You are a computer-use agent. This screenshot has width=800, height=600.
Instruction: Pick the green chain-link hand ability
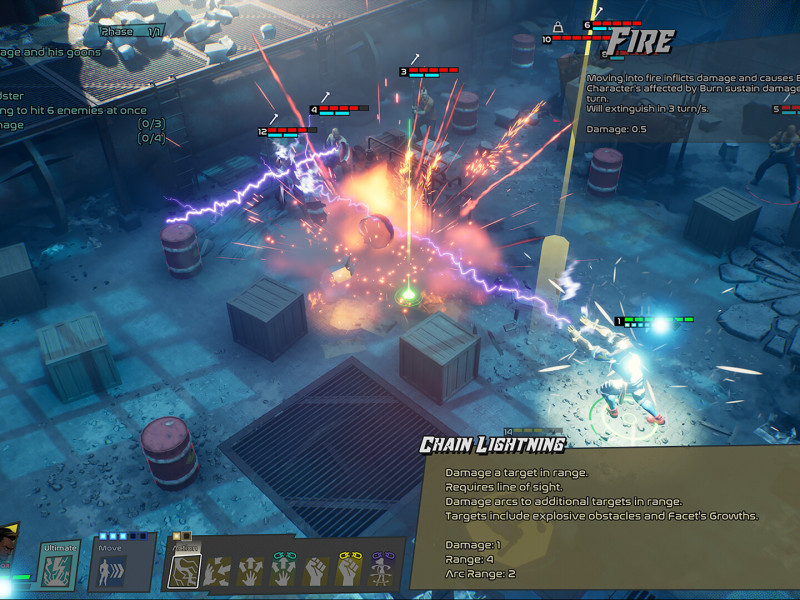pyautogui.click(x=284, y=570)
